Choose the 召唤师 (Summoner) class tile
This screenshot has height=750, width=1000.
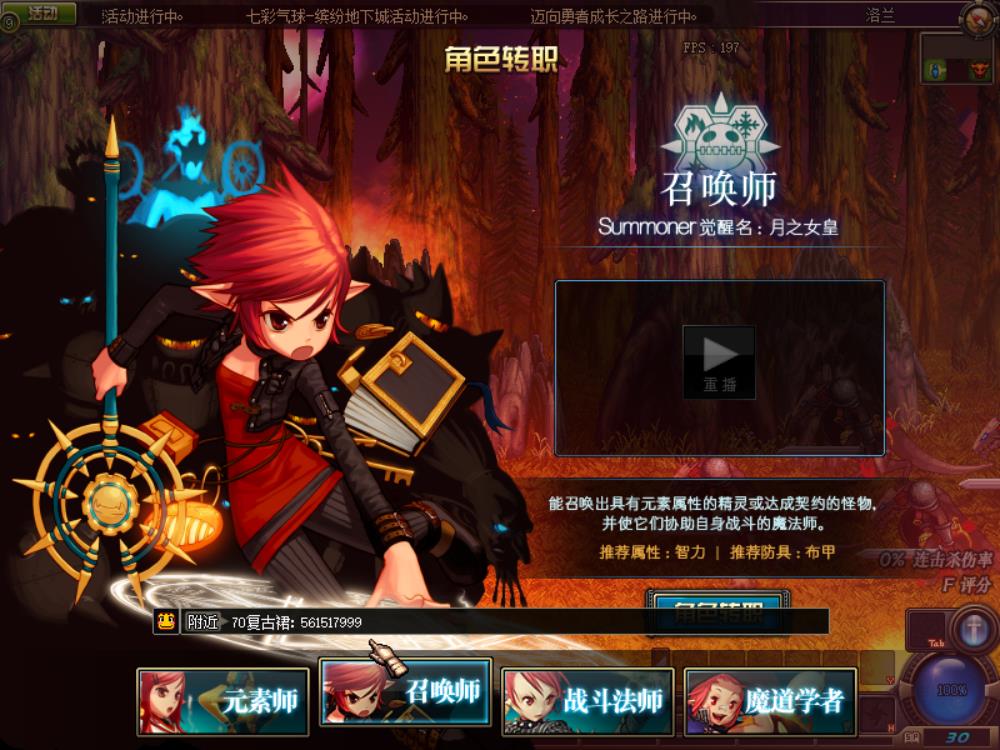point(405,691)
